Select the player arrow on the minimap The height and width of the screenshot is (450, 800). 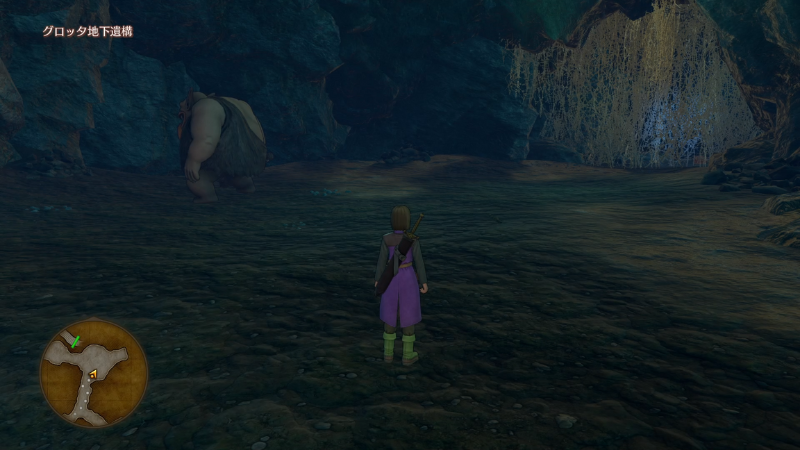(92, 375)
